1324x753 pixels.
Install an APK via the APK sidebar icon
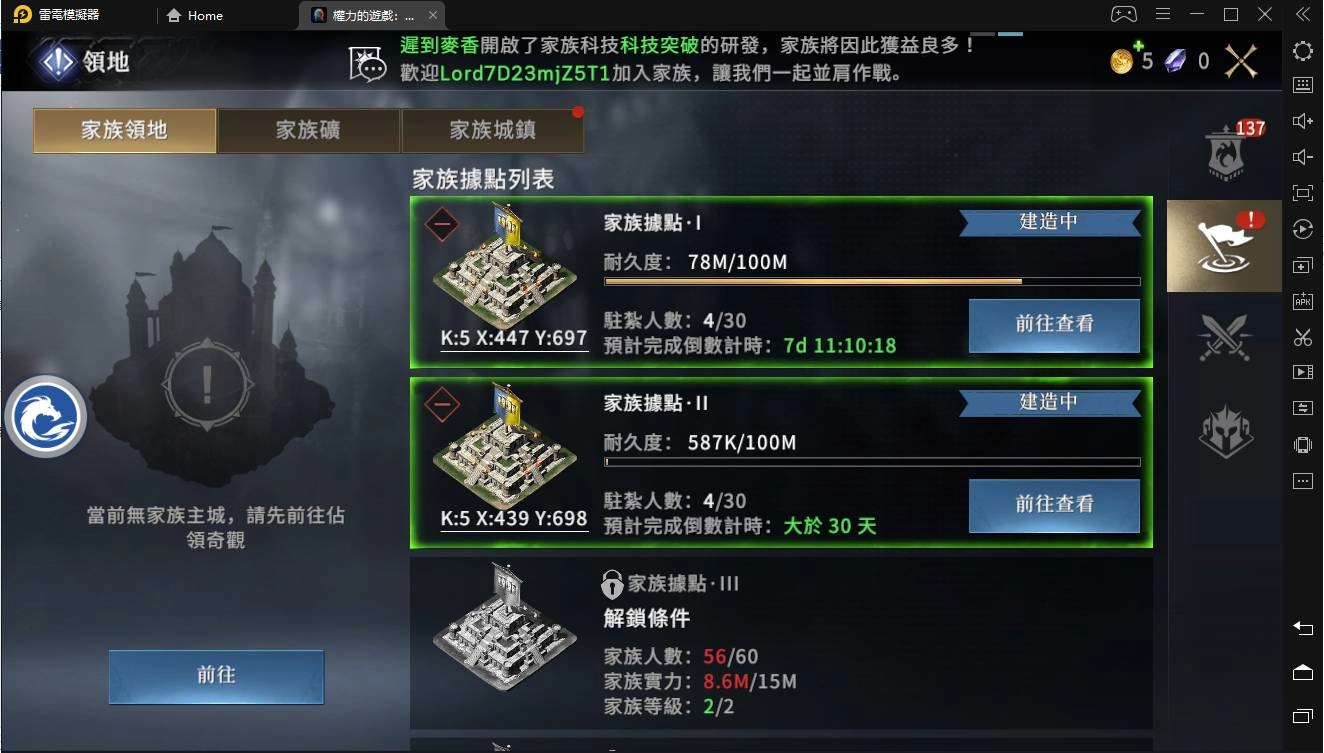pyautogui.click(x=1302, y=301)
